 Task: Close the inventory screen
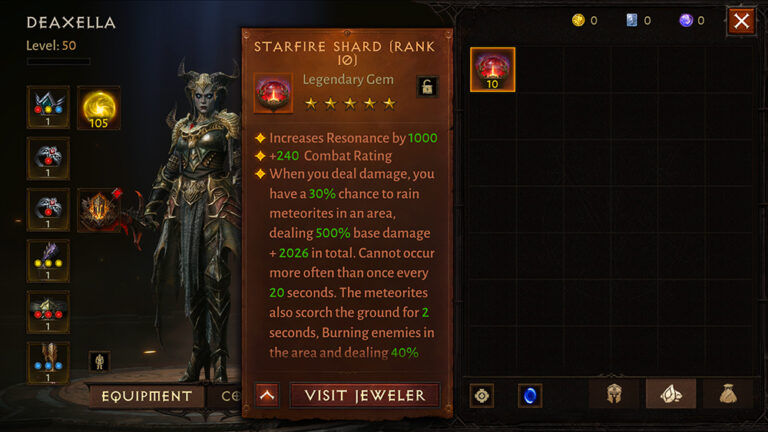[741, 21]
